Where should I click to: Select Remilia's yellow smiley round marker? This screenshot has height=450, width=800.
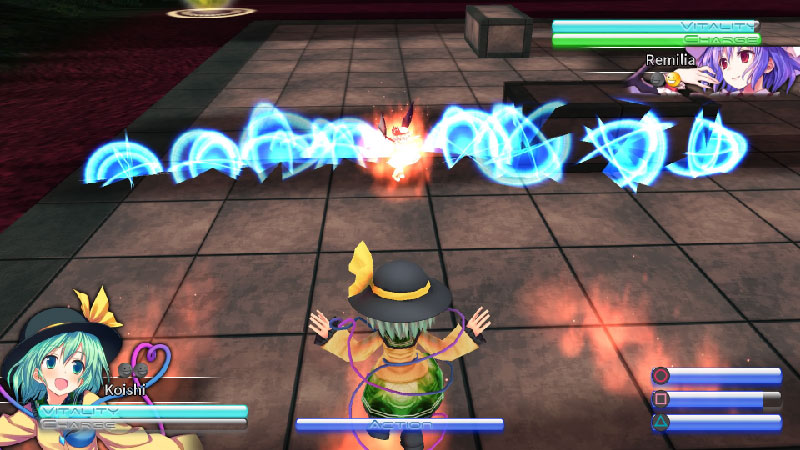click(x=673, y=78)
